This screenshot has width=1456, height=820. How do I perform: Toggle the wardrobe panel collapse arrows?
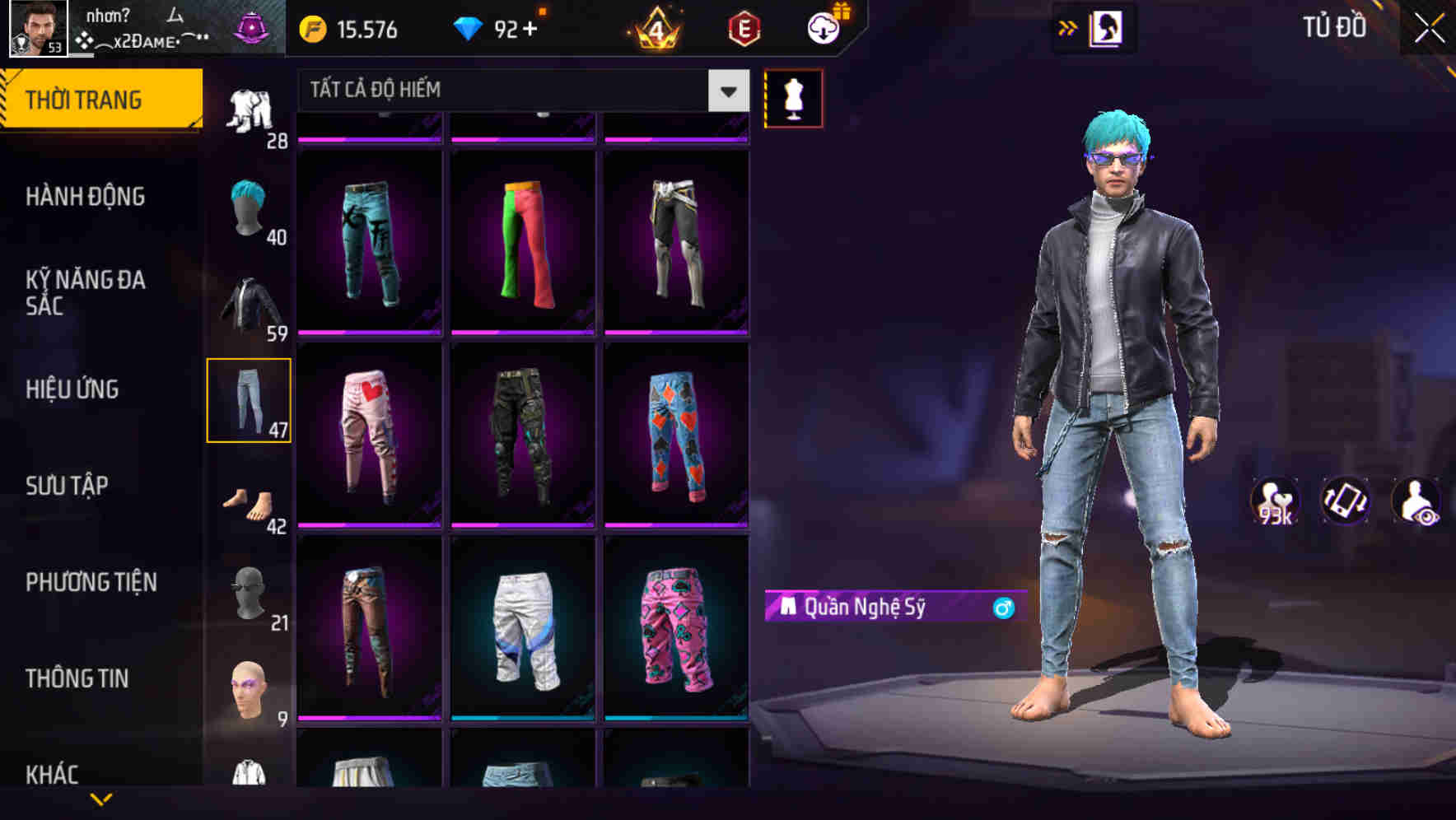tap(1068, 26)
